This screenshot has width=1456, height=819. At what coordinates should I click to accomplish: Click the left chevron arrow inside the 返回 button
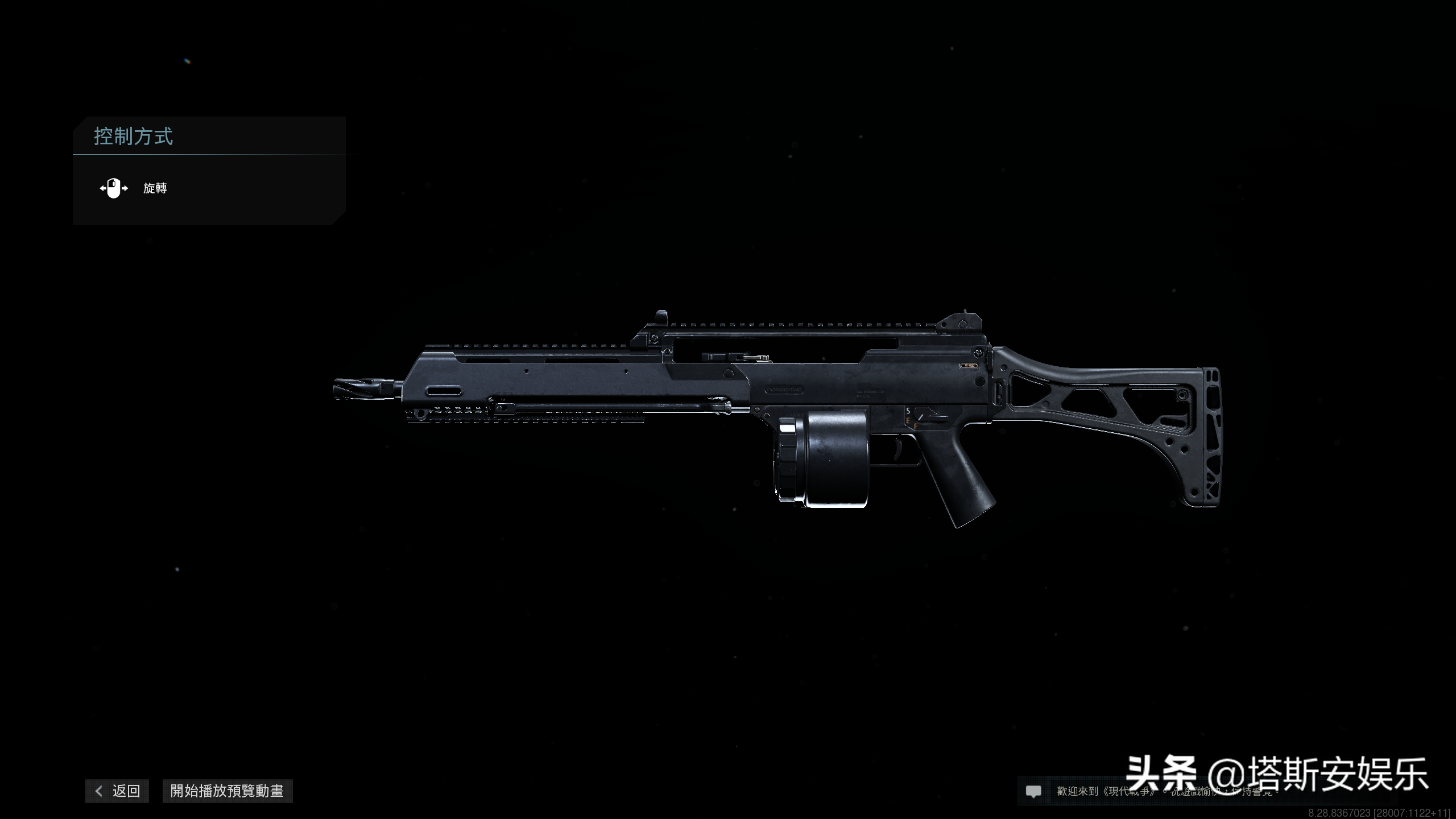point(99,791)
